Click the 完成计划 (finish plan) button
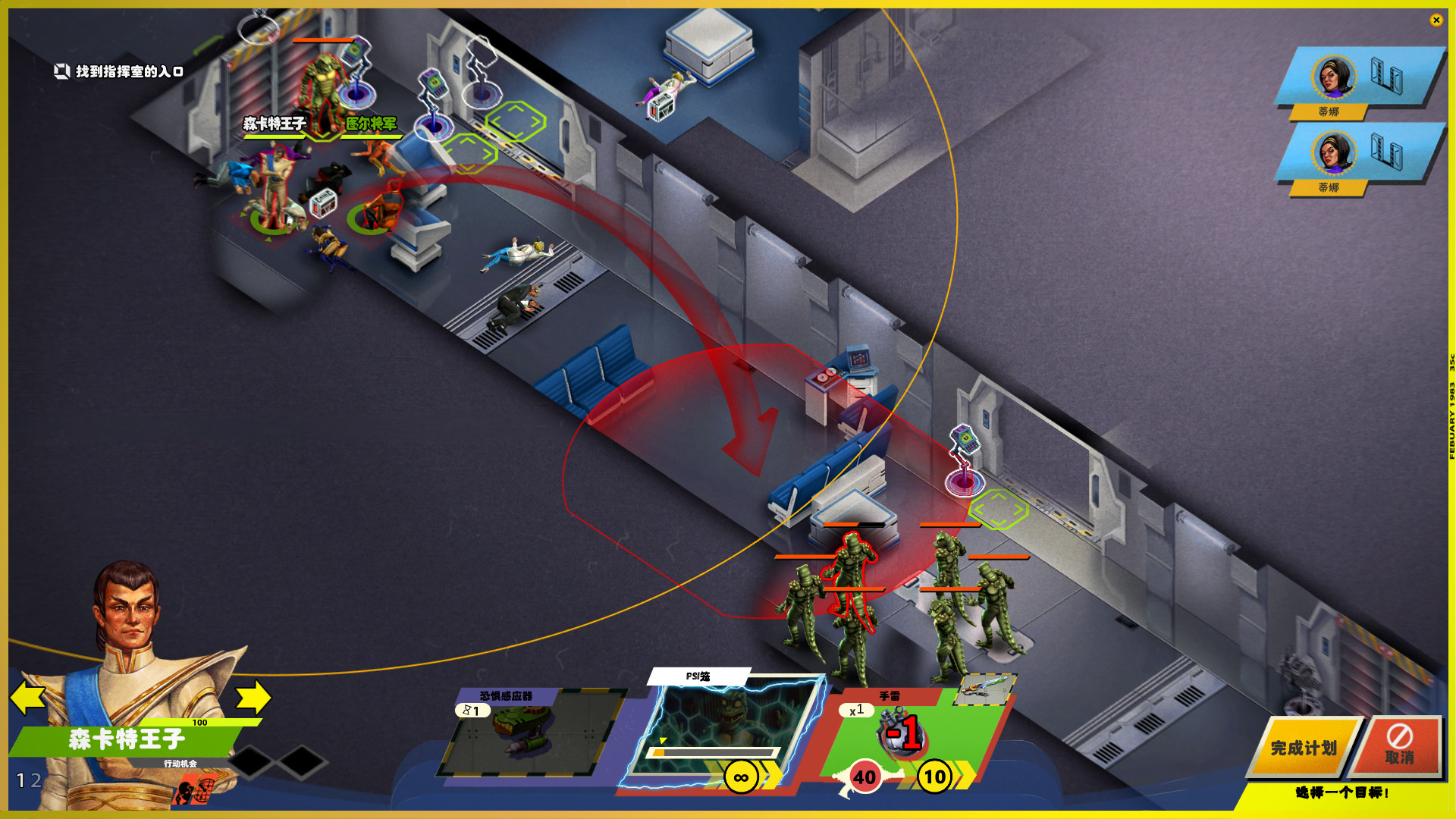Screen dimensions: 1456x819 pyautogui.click(x=1303, y=748)
